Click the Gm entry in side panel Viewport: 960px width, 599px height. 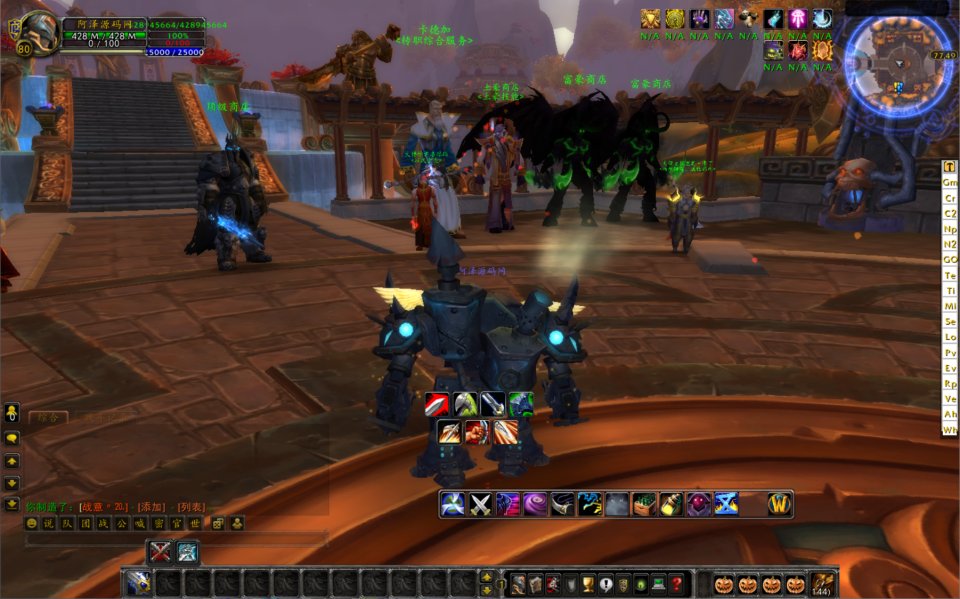(x=950, y=183)
